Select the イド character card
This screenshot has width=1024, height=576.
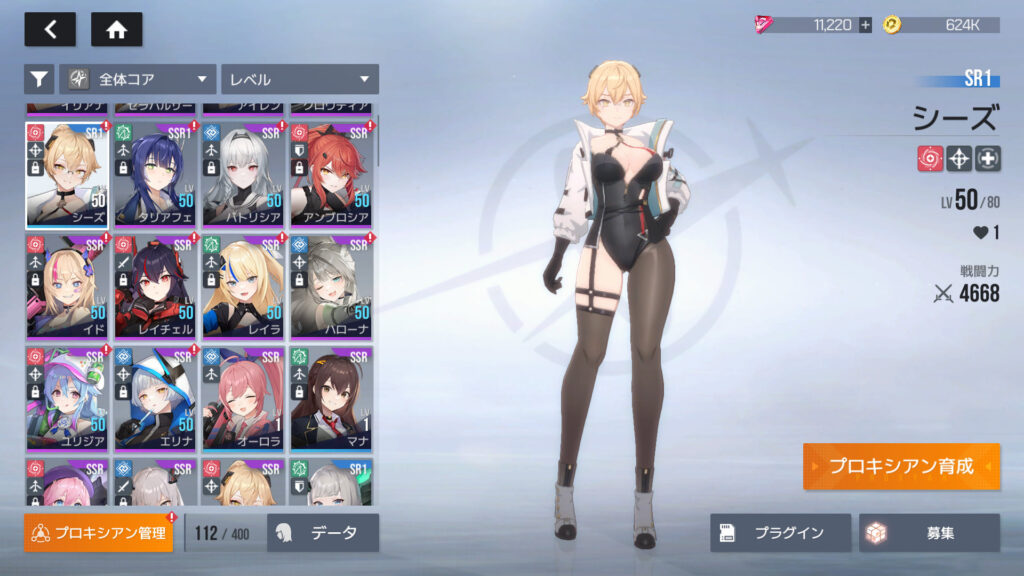(67, 286)
